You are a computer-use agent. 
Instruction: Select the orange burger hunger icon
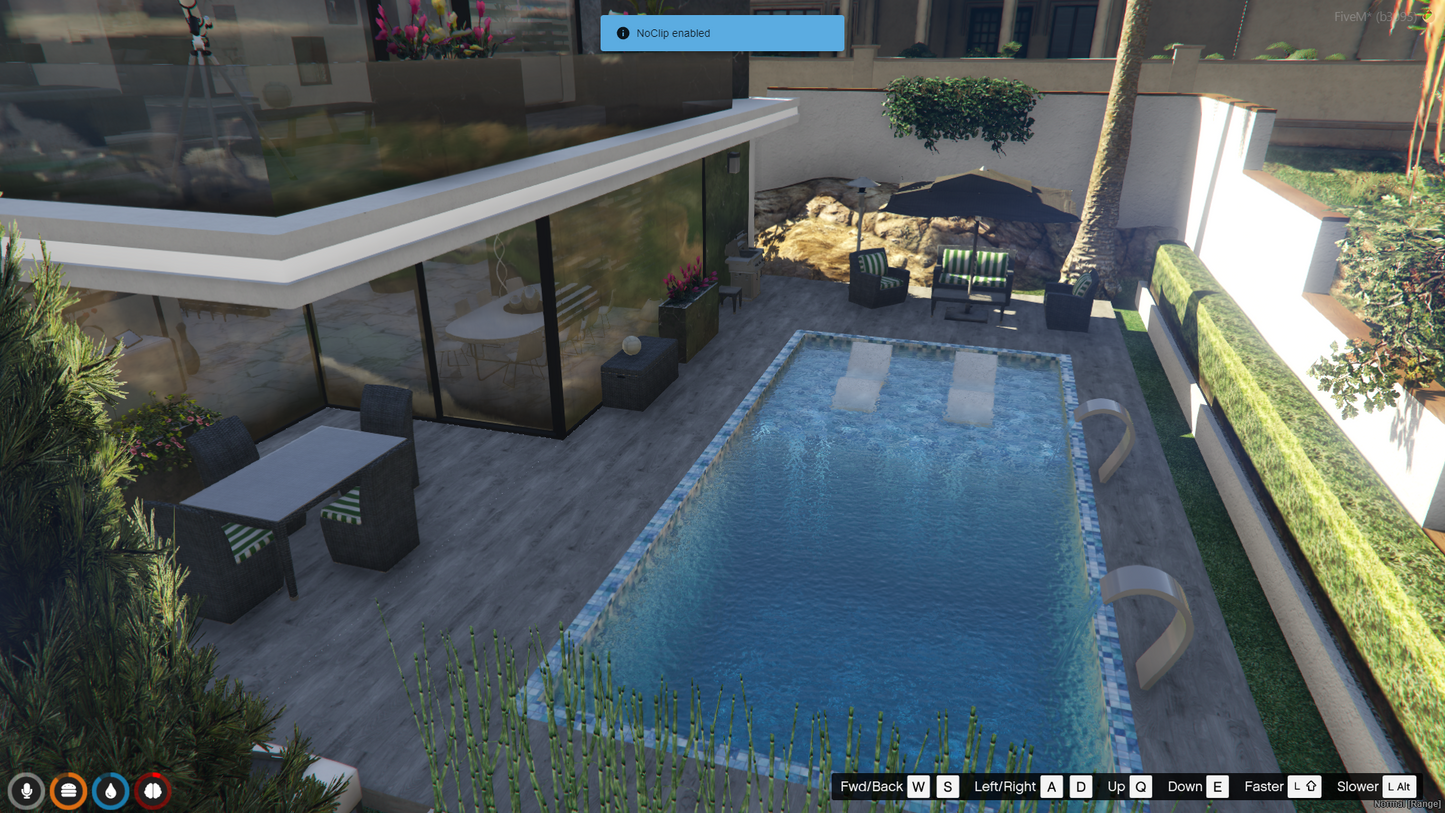pos(69,791)
